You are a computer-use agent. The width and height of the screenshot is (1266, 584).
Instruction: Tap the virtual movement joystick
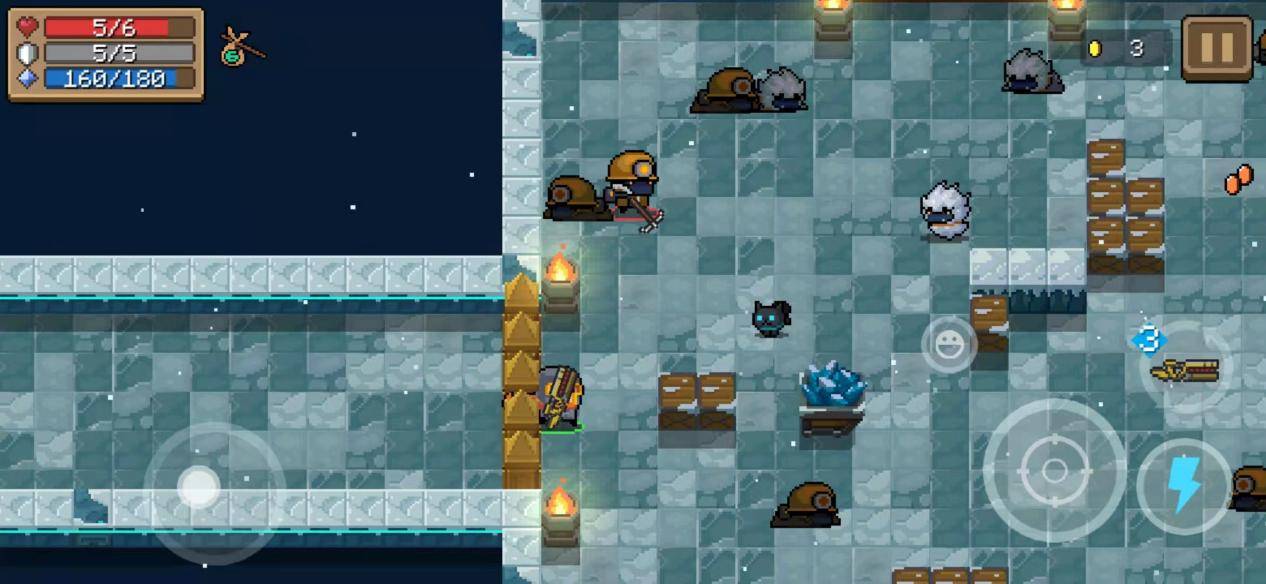click(200, 488)
